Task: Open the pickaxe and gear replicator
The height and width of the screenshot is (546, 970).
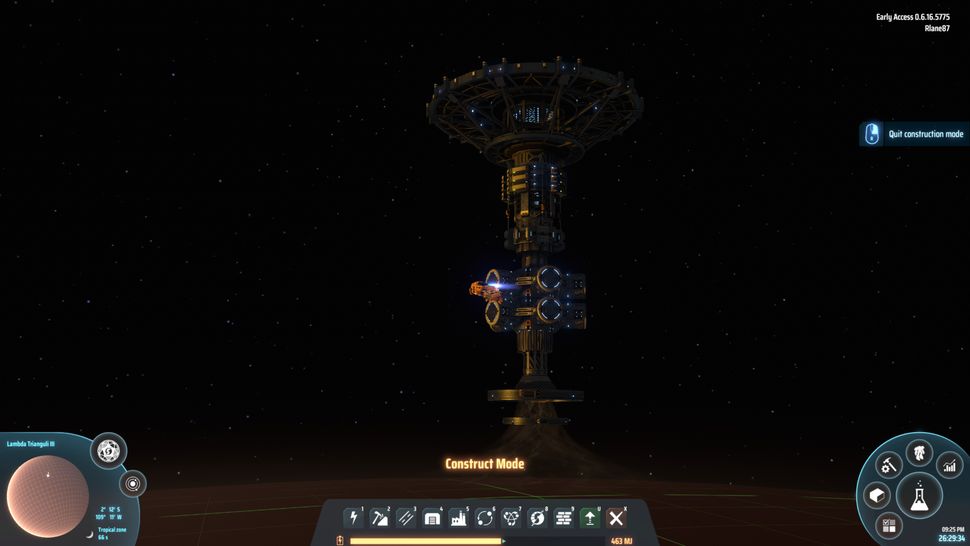Action: (x=888, y=464)
